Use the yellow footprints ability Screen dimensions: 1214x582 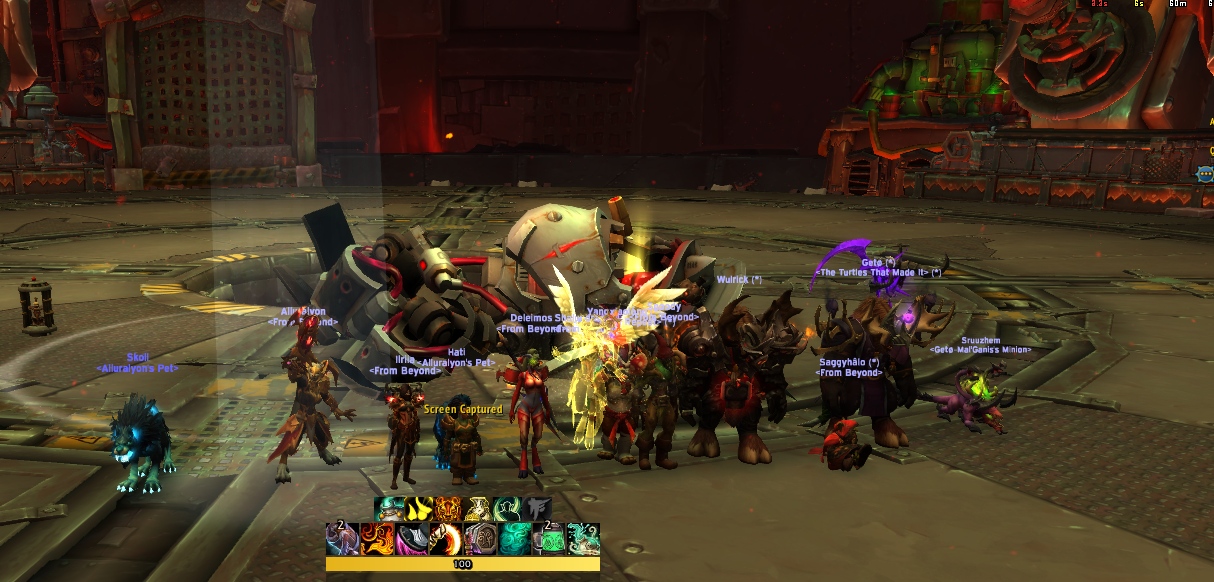pyautogui.click(x=419, y=510)
